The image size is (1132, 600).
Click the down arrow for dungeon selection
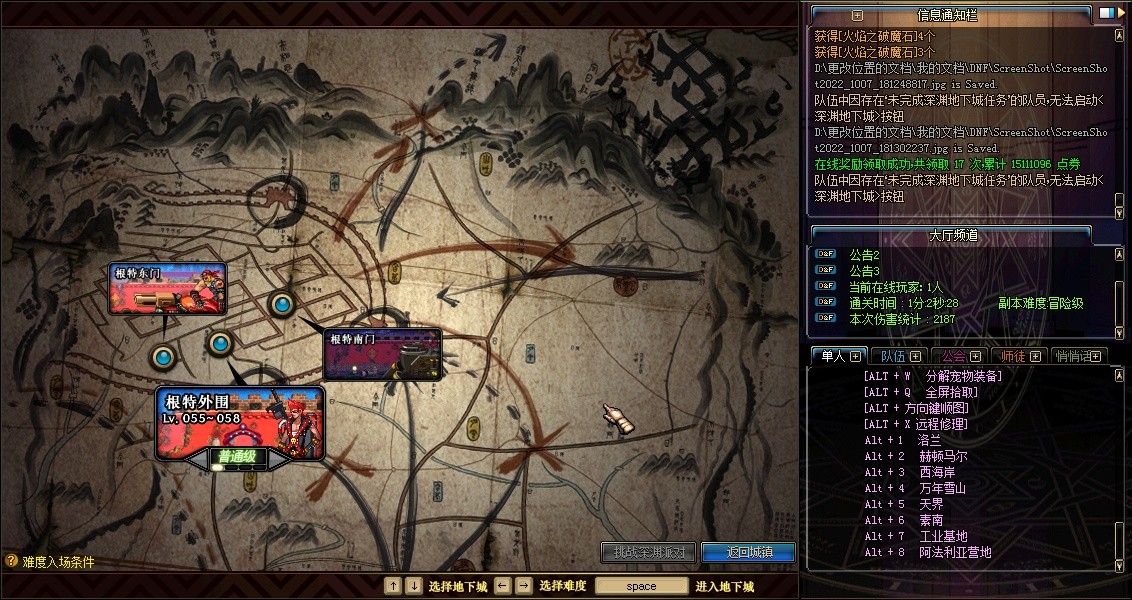click(414, 586)
